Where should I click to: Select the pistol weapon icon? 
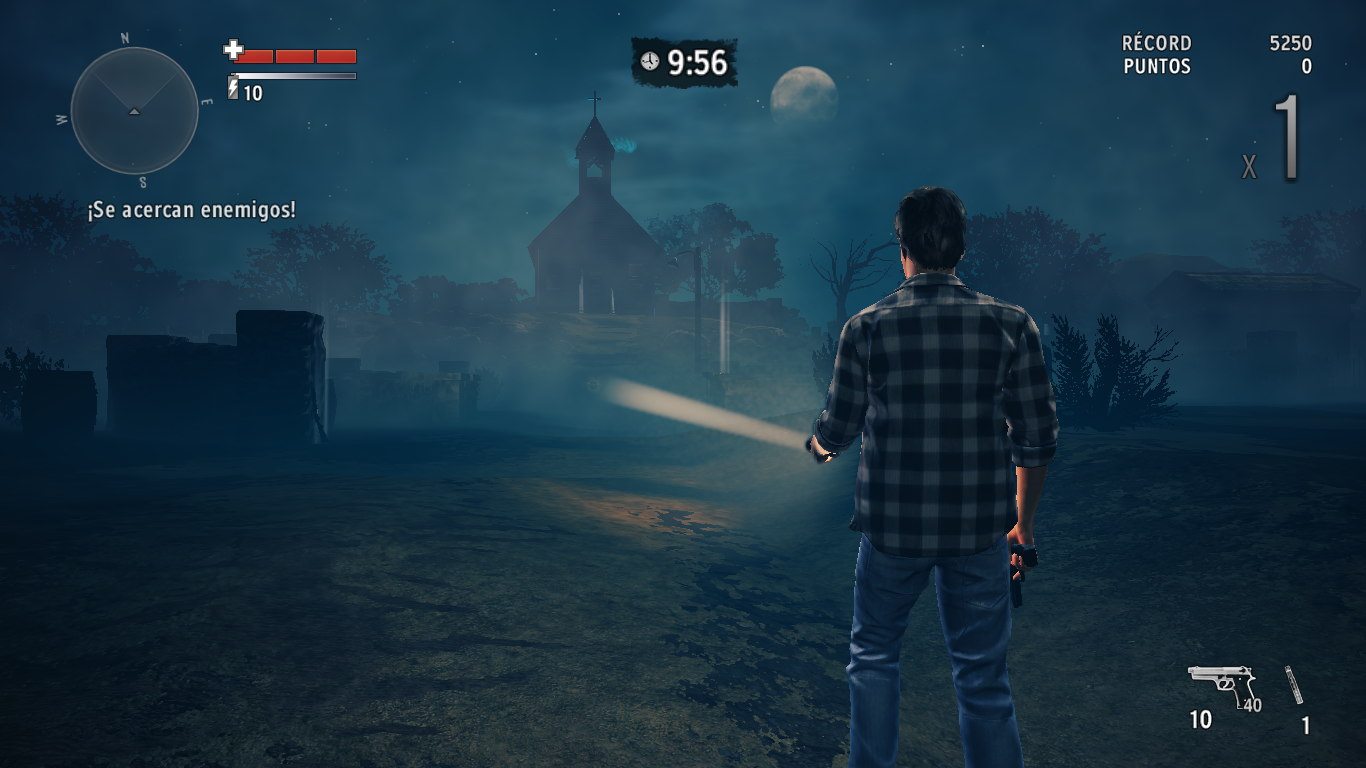point(1221,683)
